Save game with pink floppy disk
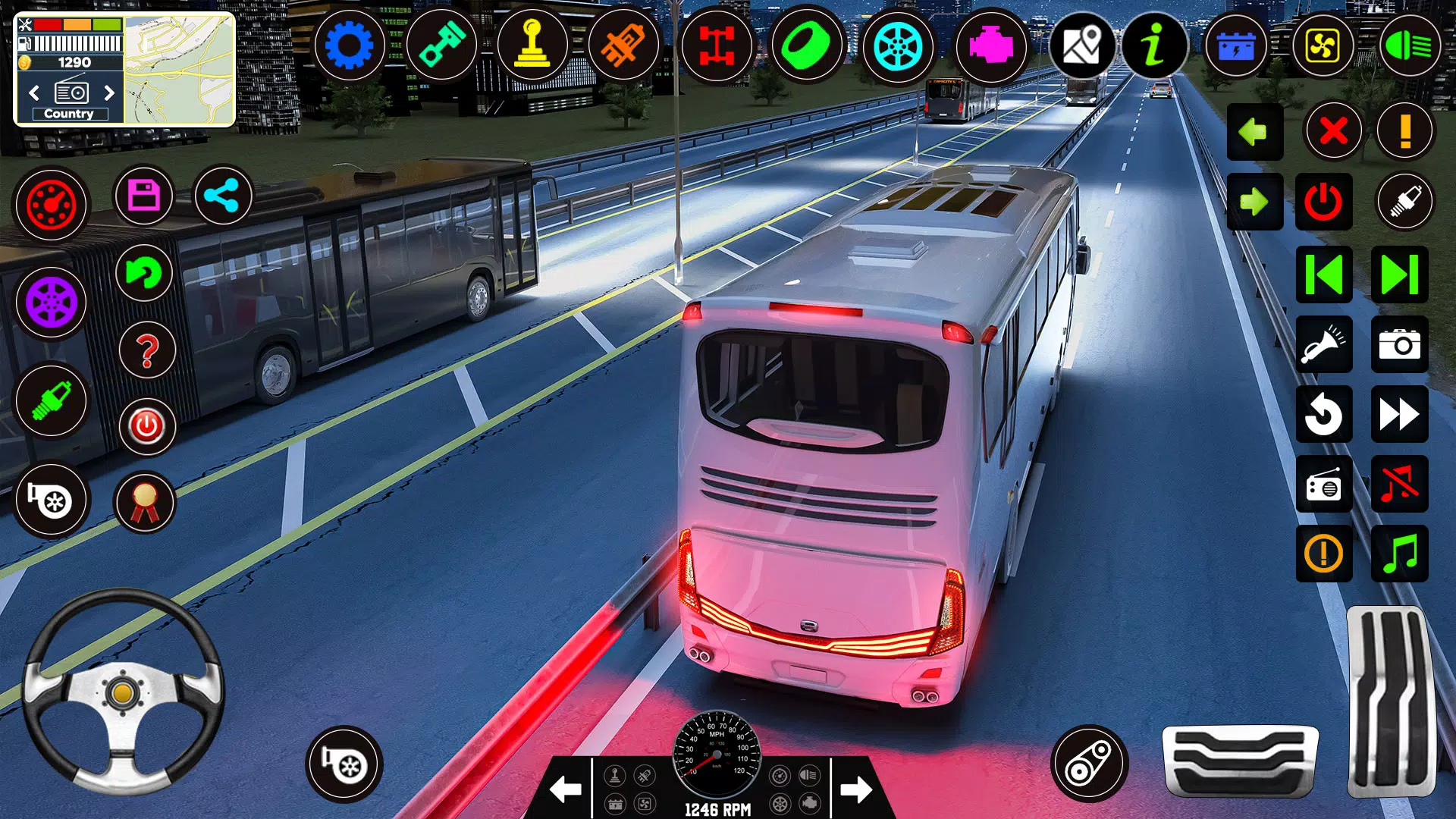The width and height of the screenshot is (1456, 819). 144,196
